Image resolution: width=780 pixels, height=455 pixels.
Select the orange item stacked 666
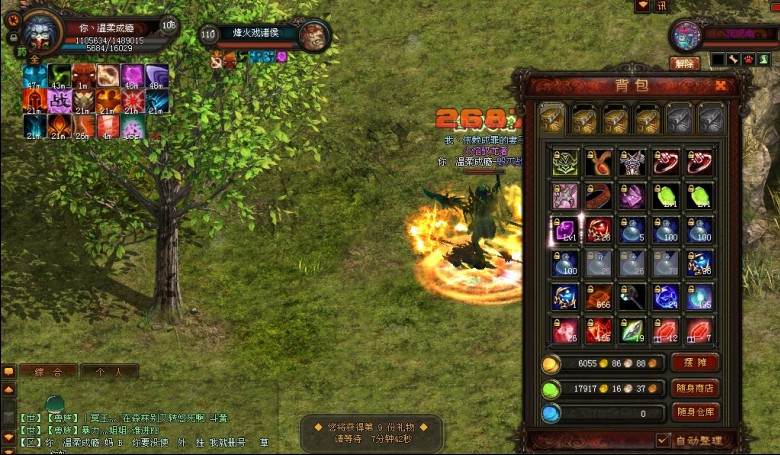click(x=600, y=298)
